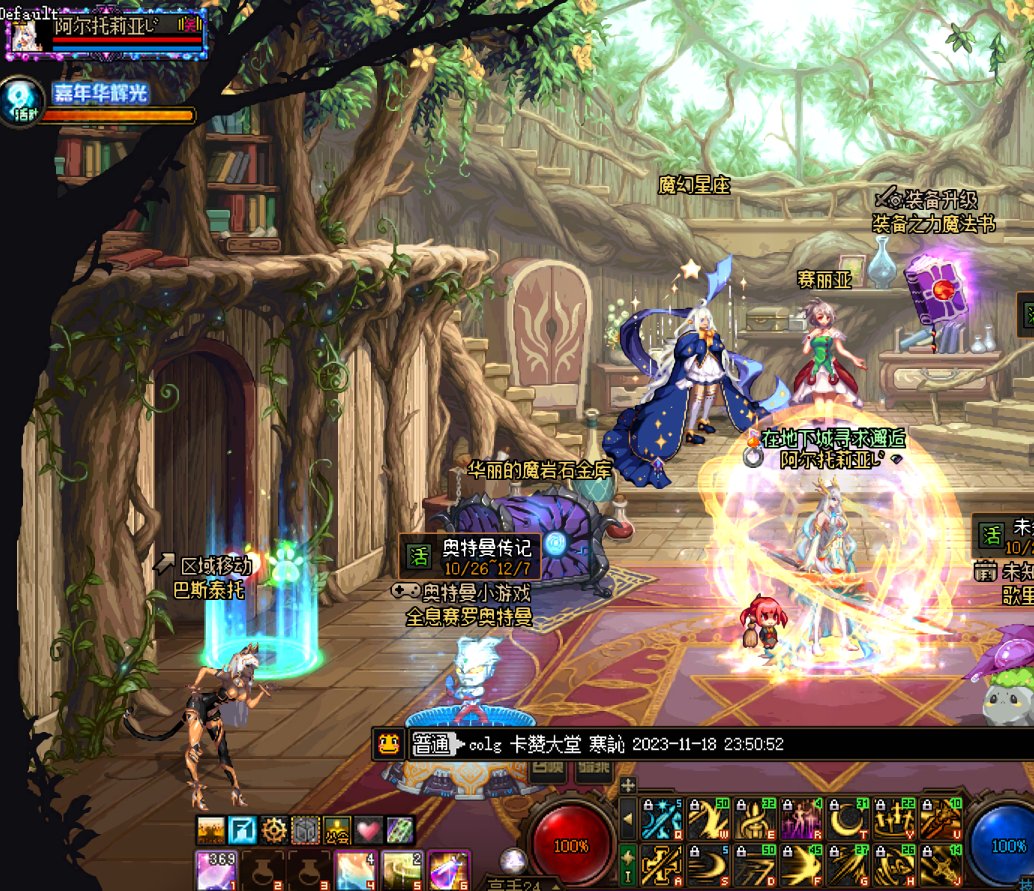This screenshot has height=891, width=1034.
Task: Click the cross-arrows button above skill bar
Action: pyautogui.click(x=628, y=785)
